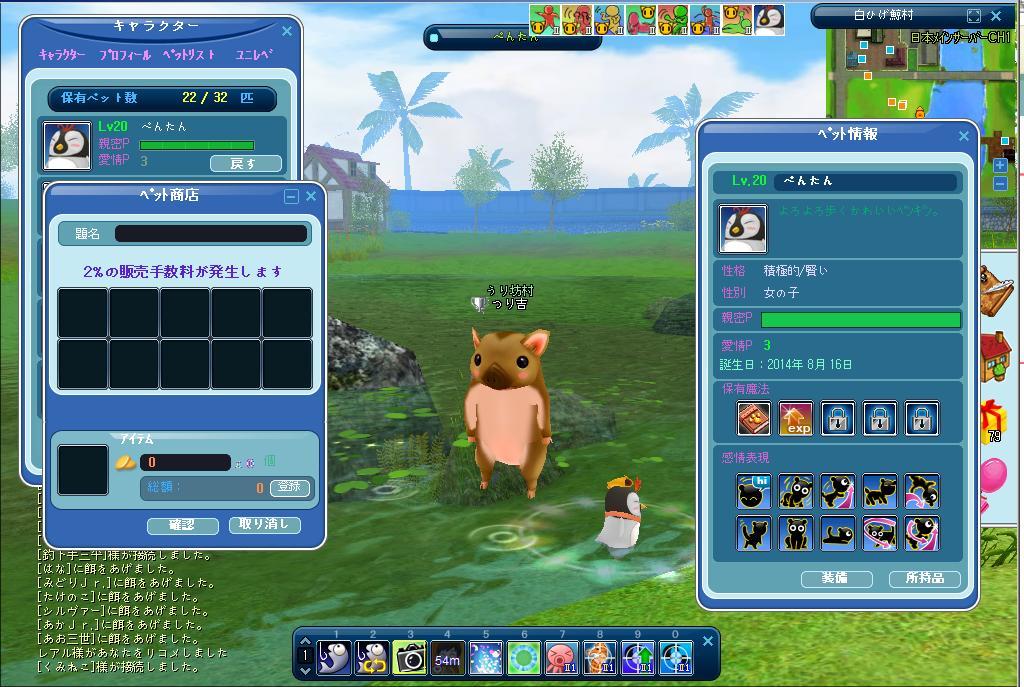
Task: Select the exp arrow pet magic icon
Action: point(796,418)
